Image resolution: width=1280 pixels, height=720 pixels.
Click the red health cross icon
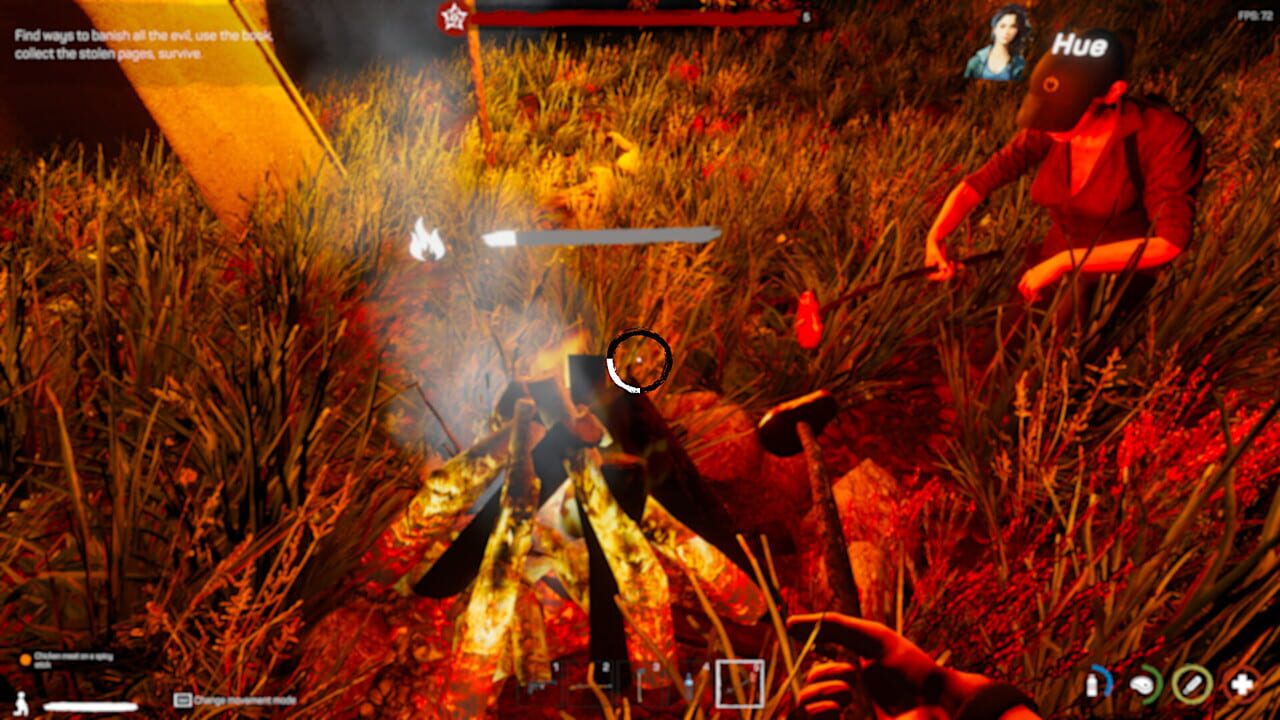coord(1241,683)
